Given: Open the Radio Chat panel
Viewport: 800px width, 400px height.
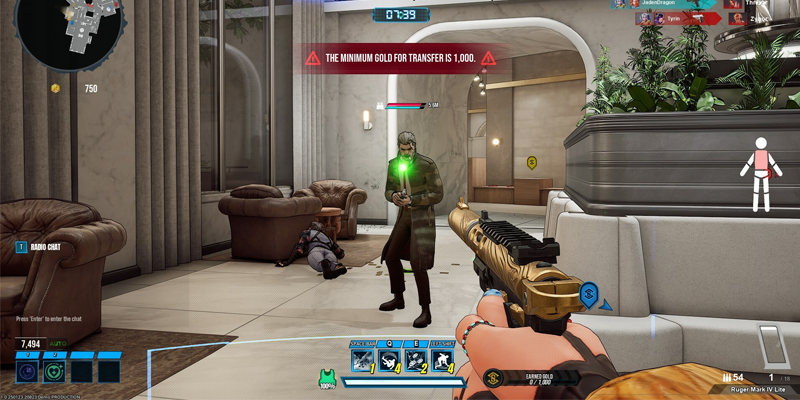Looking at the screenshot, I should click(46, 246).
